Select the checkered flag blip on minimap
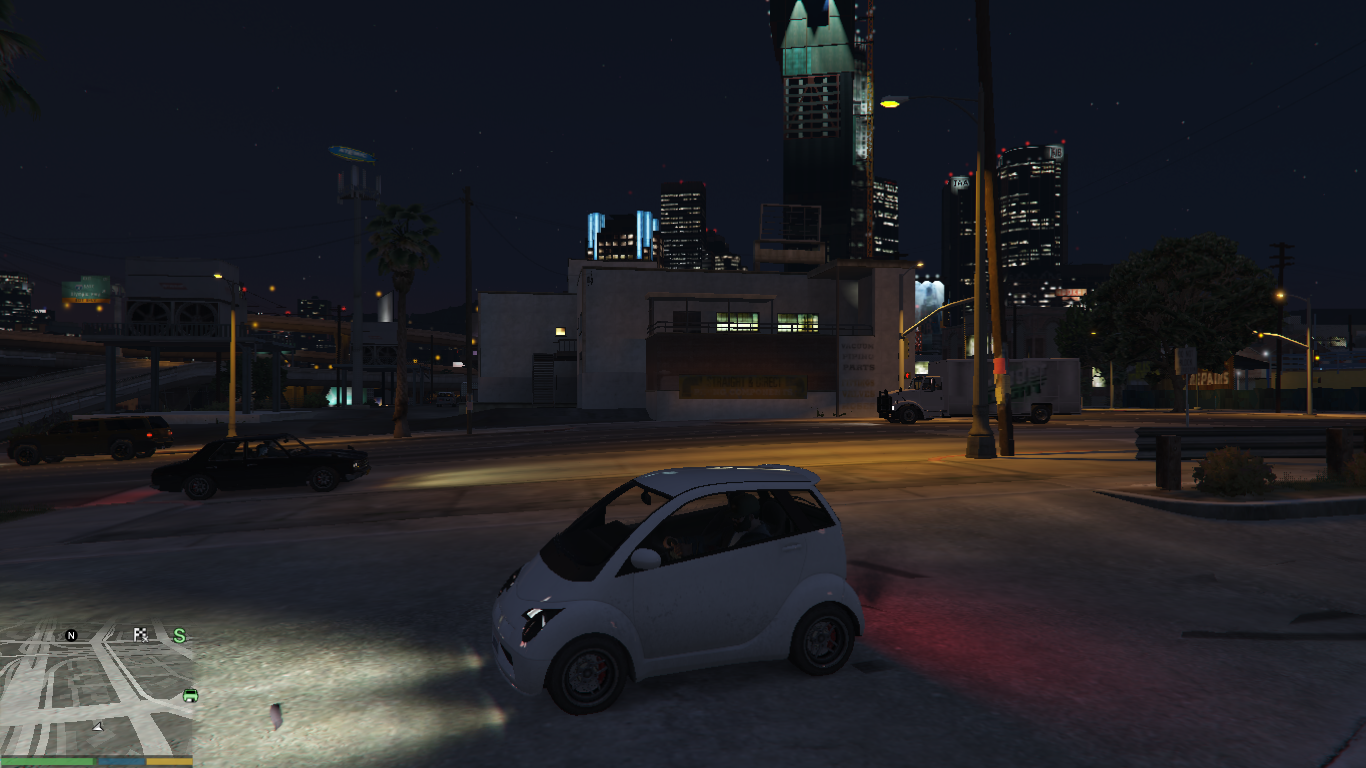The width and height of the screenshot is (1366, 768). 140,634
